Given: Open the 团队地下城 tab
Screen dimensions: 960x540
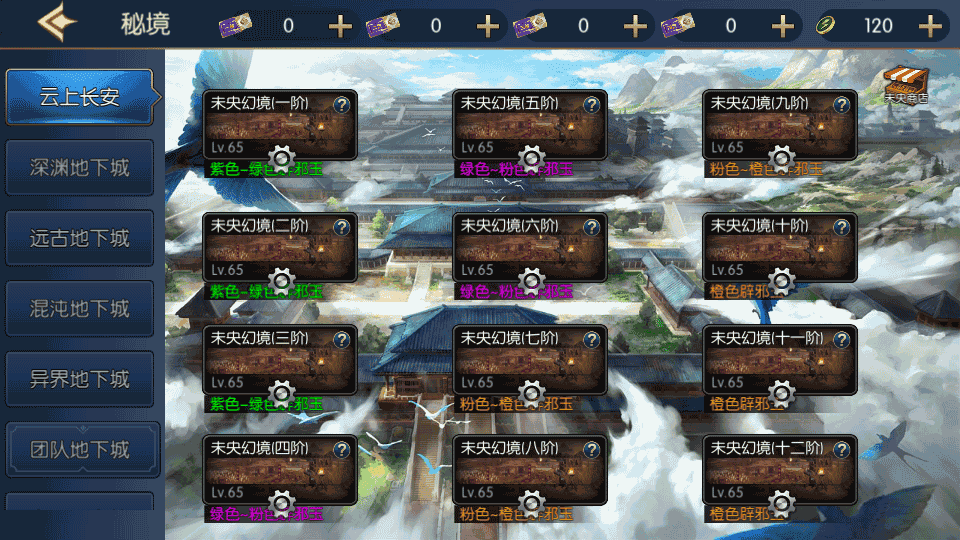Looking at the screenshot, I should [80, 449].
